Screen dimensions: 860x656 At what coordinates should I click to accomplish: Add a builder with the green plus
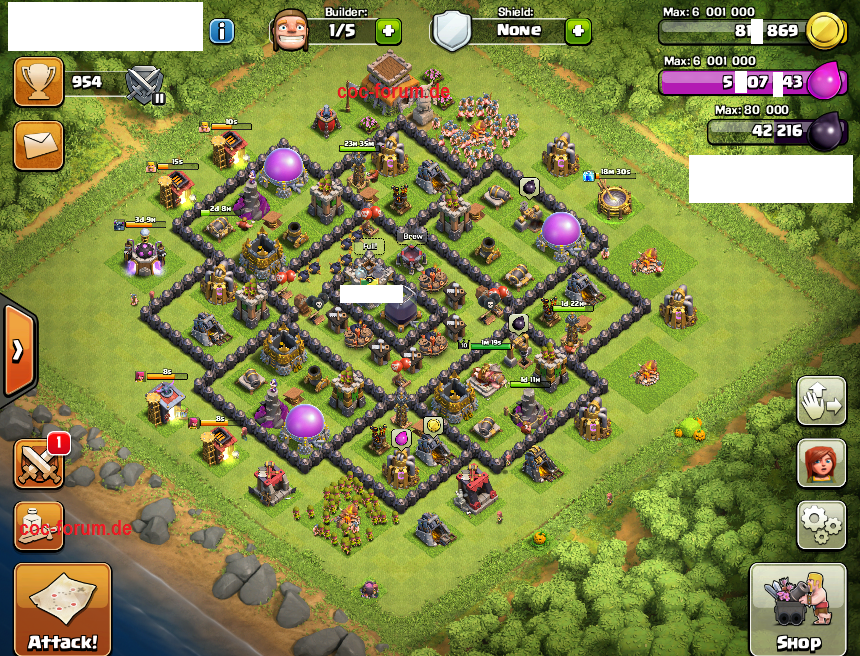pos(389,31)
